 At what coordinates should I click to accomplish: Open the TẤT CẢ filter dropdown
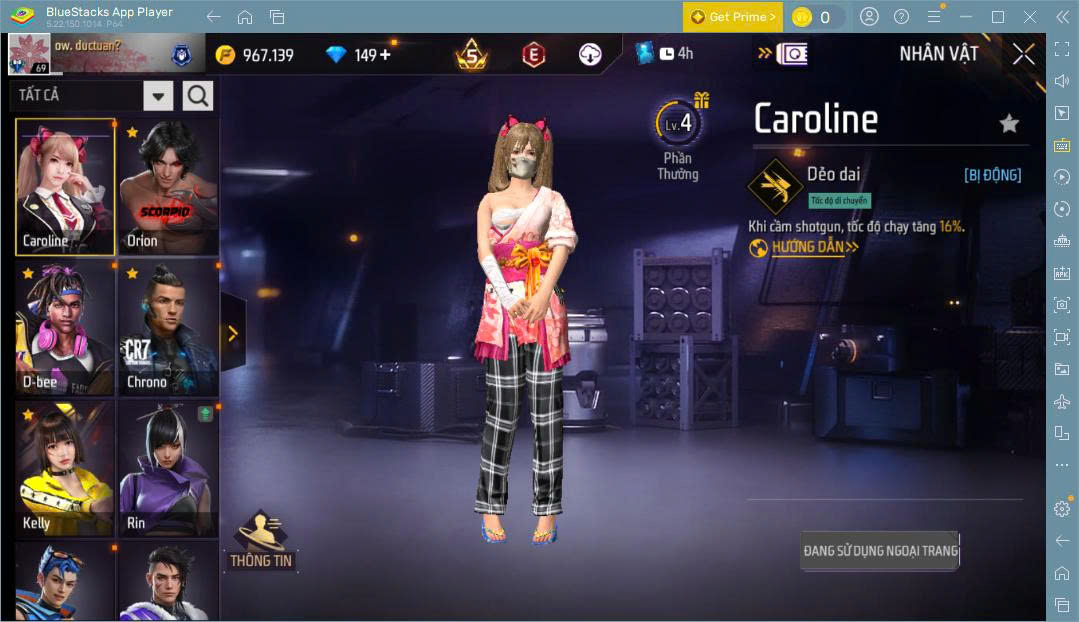tap(158, 96)
